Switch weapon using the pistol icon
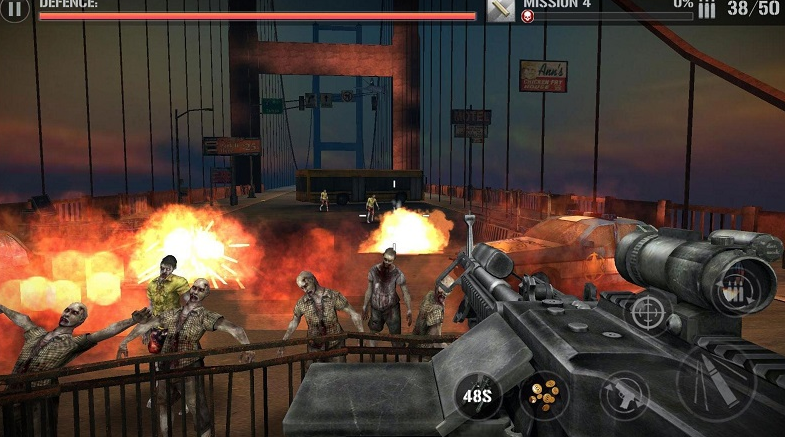Viewport: 785px width, 437px height. click(x=625, y=394)
